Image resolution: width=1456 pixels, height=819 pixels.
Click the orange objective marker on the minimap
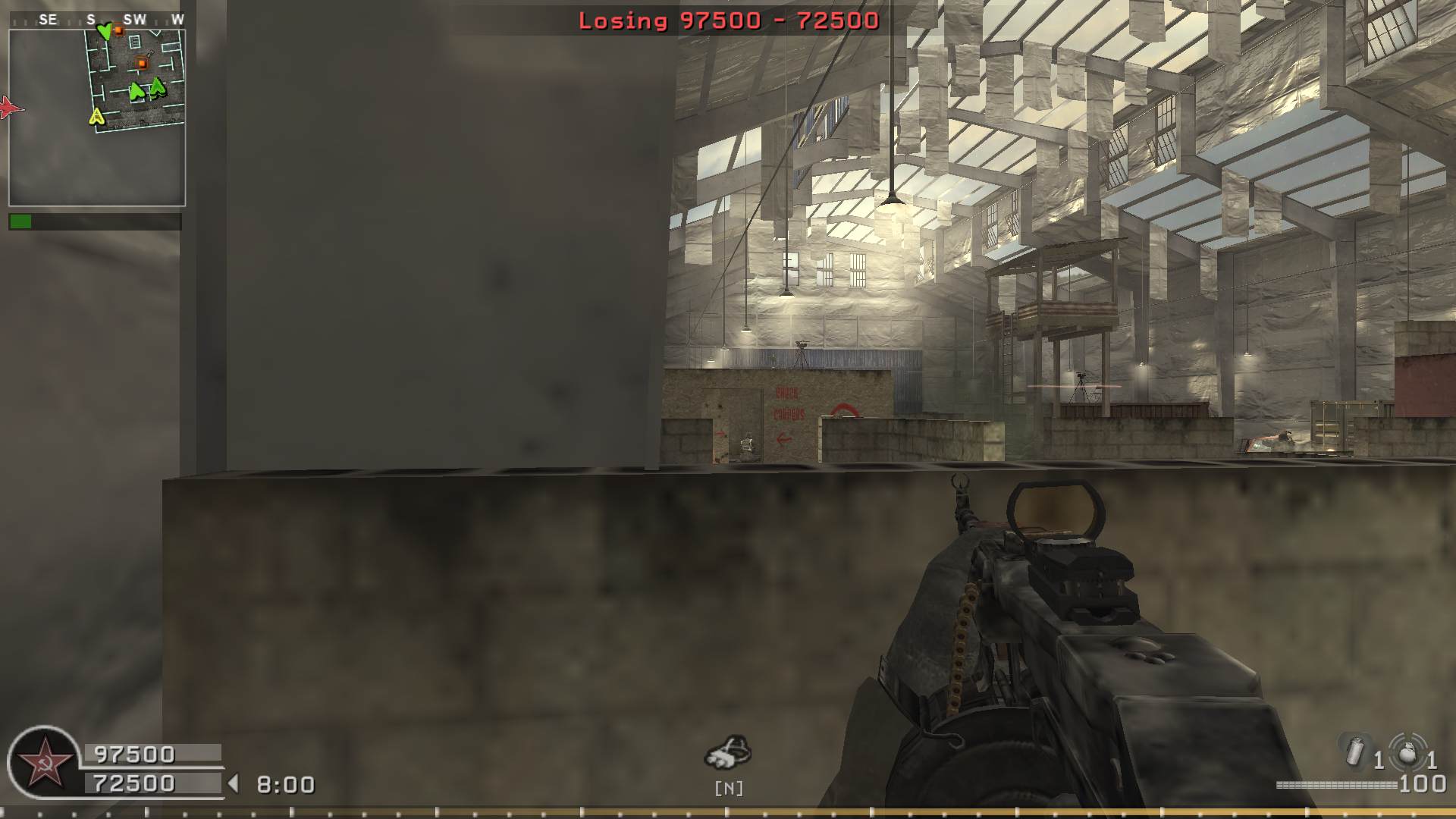(141, 63)
